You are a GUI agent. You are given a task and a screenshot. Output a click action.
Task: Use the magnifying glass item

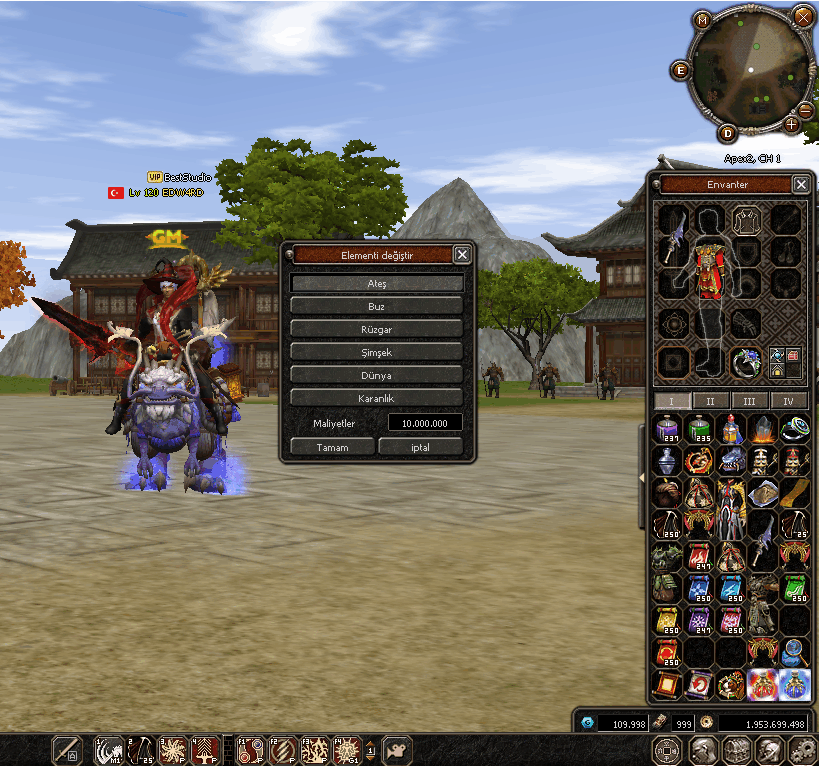794,653
